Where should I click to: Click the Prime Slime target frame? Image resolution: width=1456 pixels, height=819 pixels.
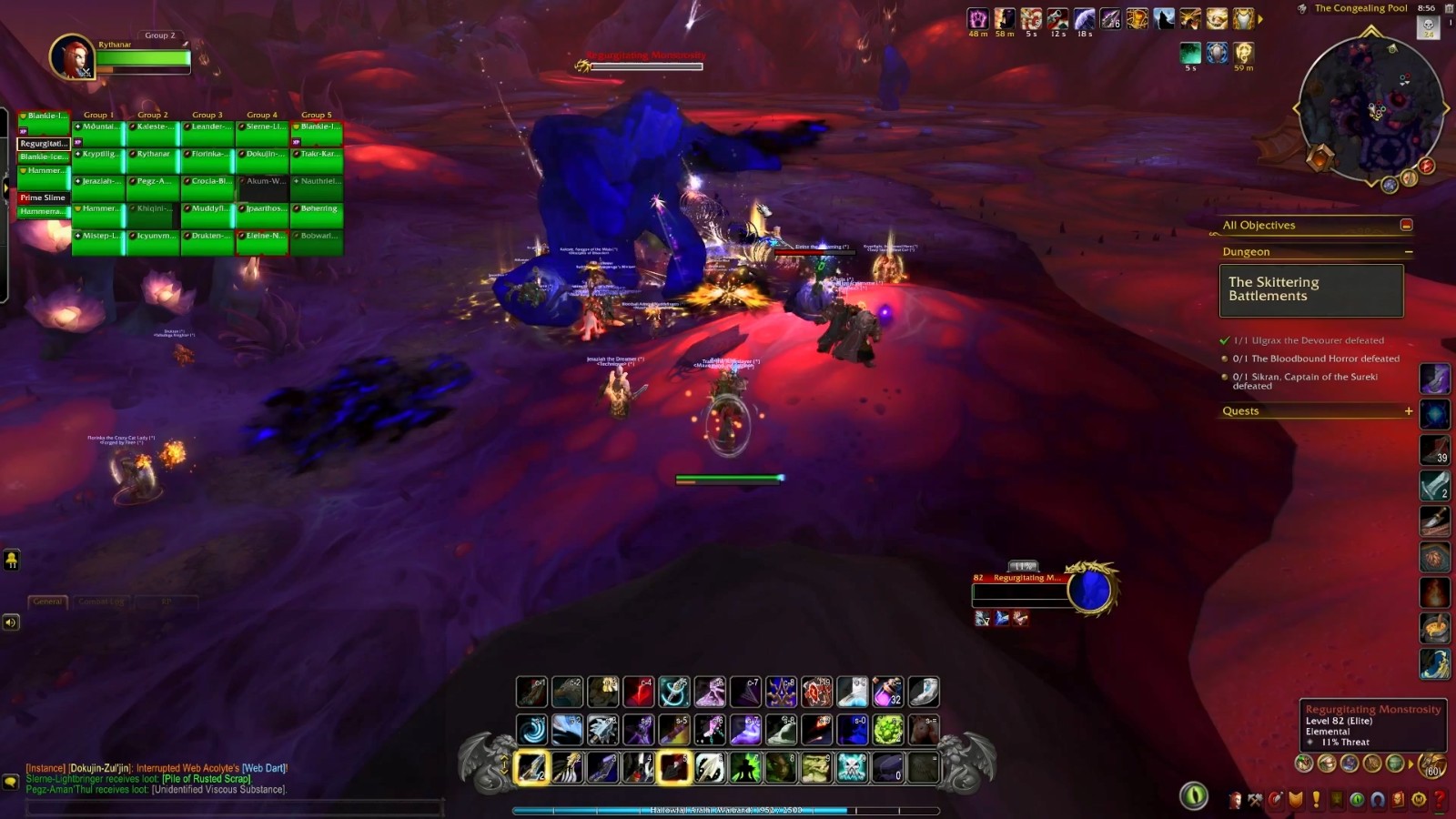(43, 197)
